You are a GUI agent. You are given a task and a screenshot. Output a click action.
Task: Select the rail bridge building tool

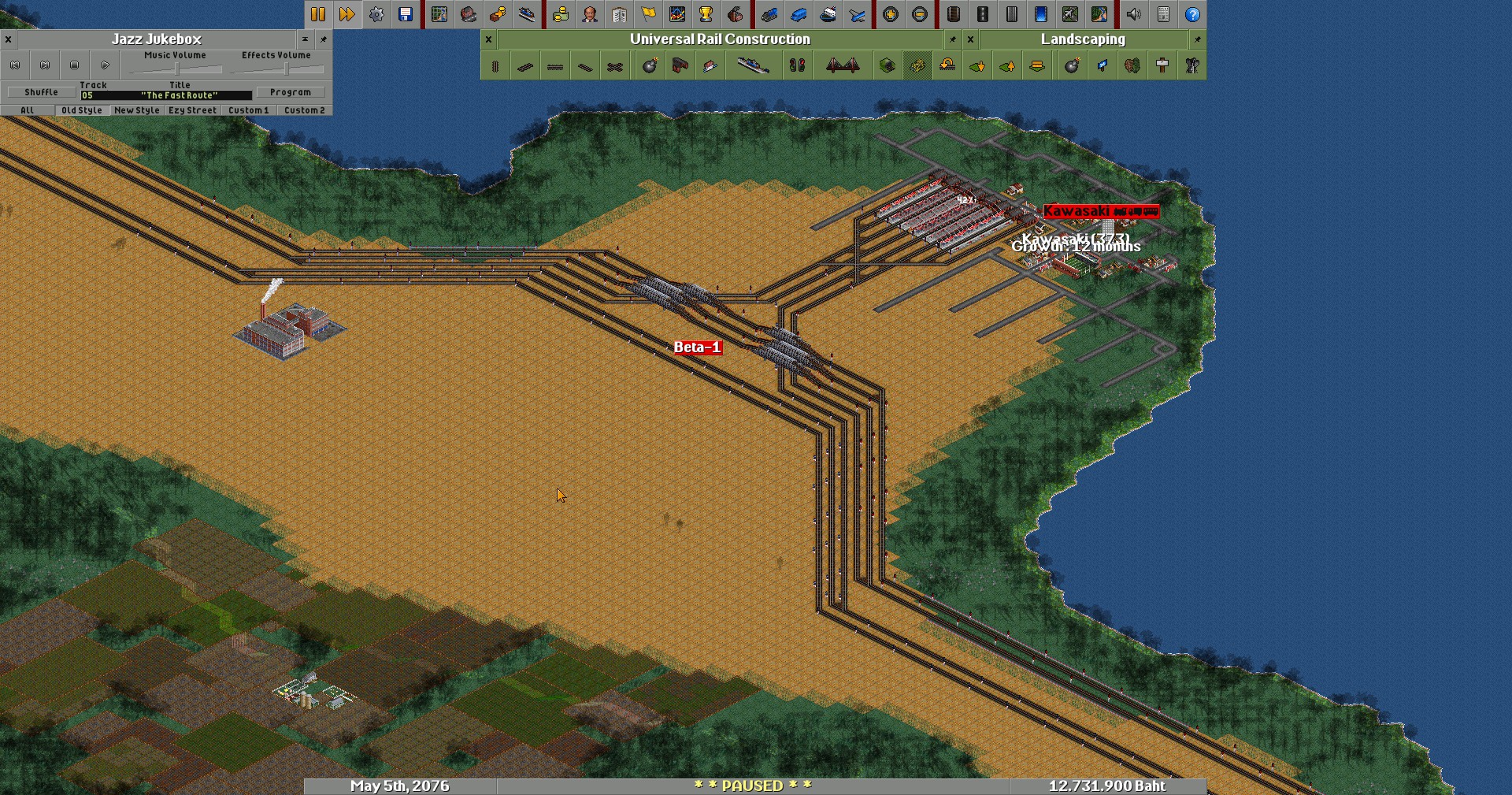pyautogui.click(x=842, y=66)
